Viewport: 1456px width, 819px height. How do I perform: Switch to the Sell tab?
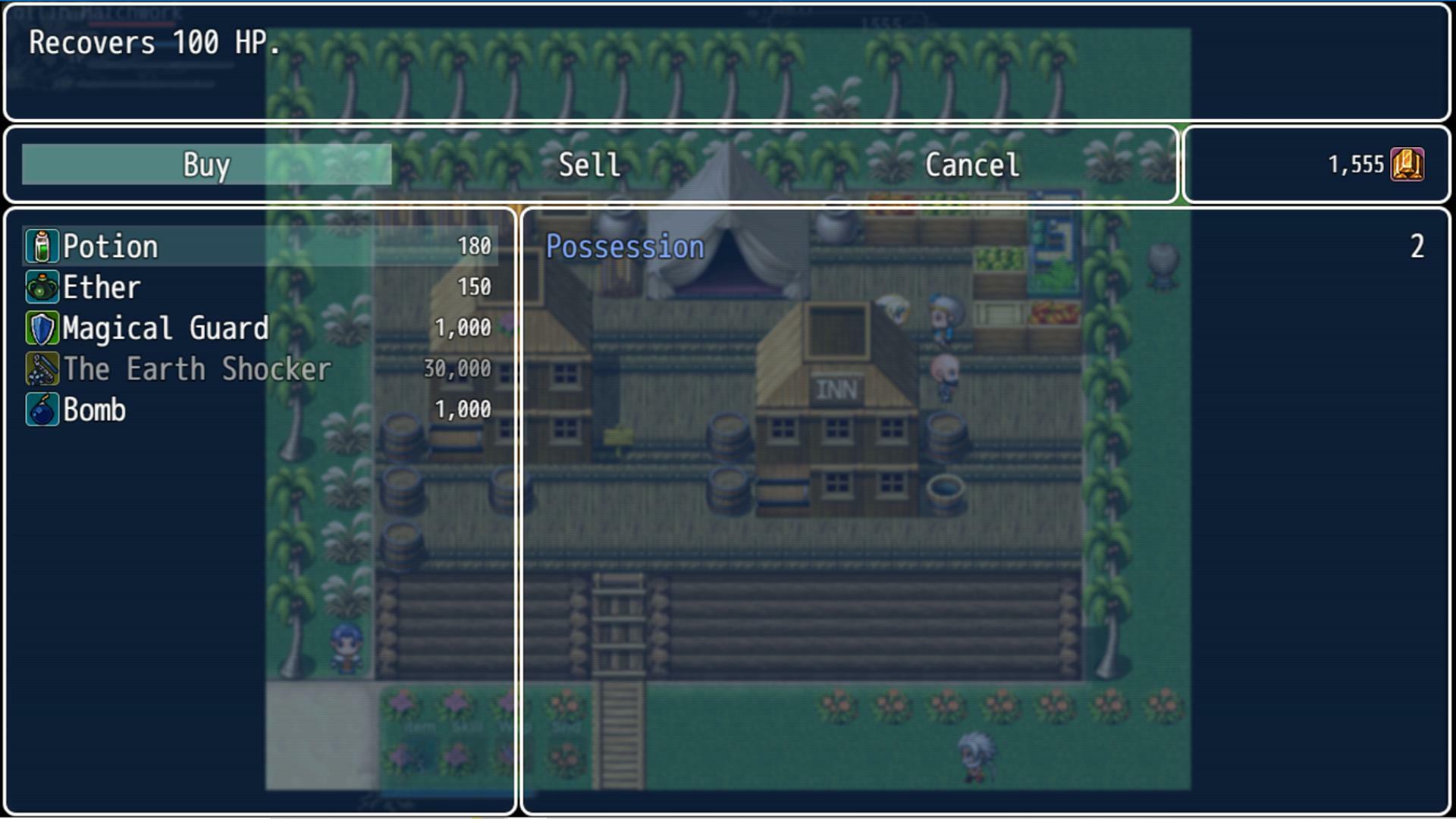point(589,165)
